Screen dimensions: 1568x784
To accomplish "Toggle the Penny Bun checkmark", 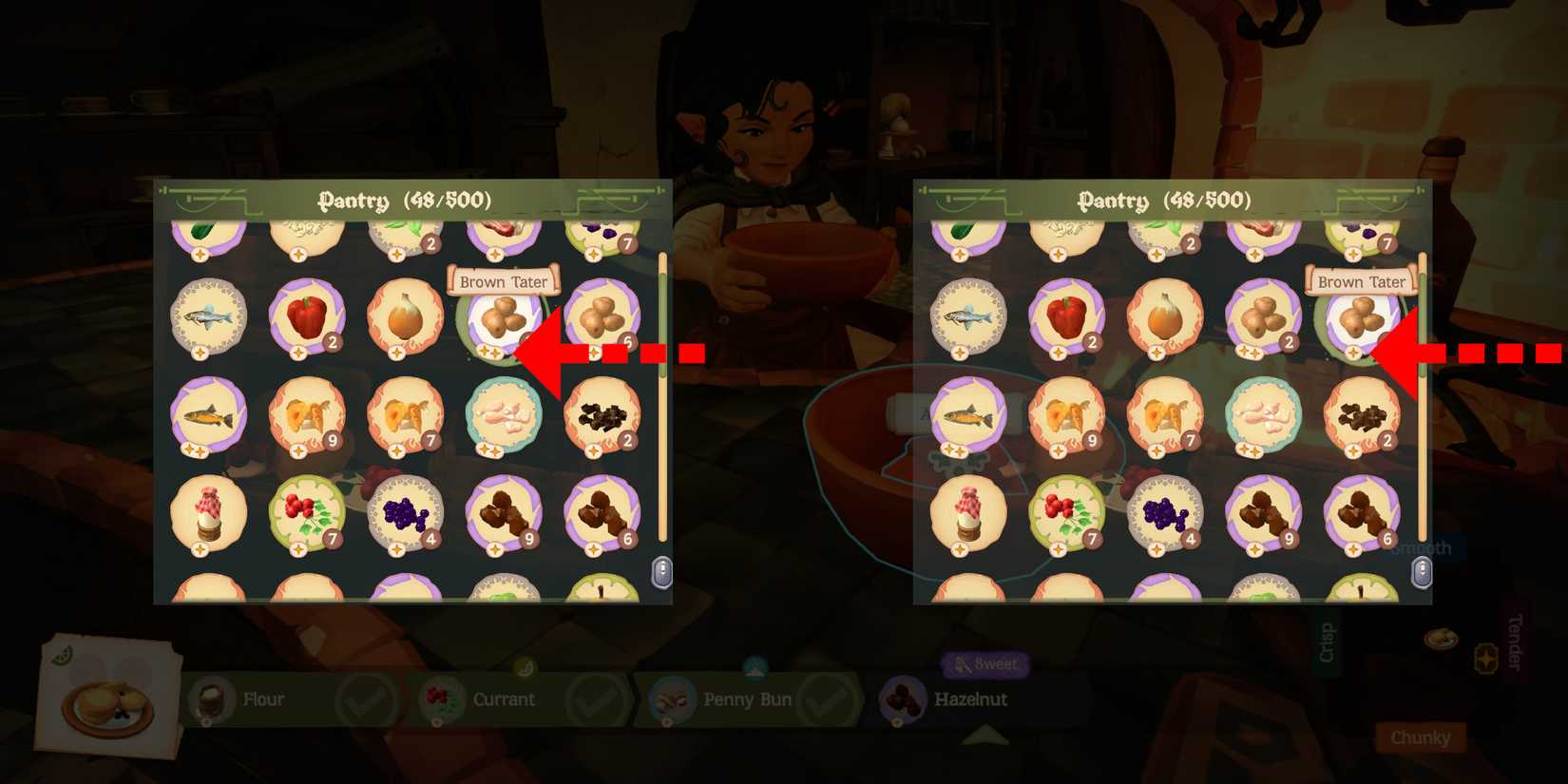I will tap(832, 698).
